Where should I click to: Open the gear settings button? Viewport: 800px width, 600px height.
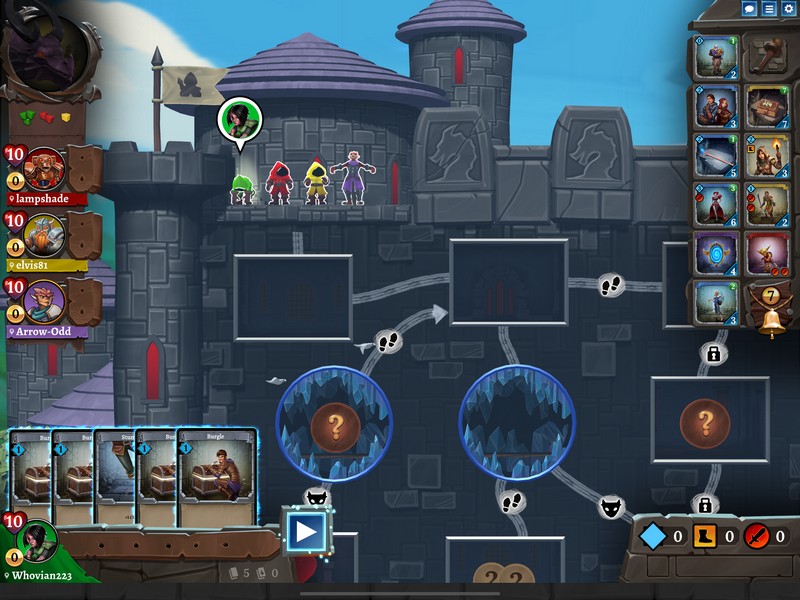788,8
